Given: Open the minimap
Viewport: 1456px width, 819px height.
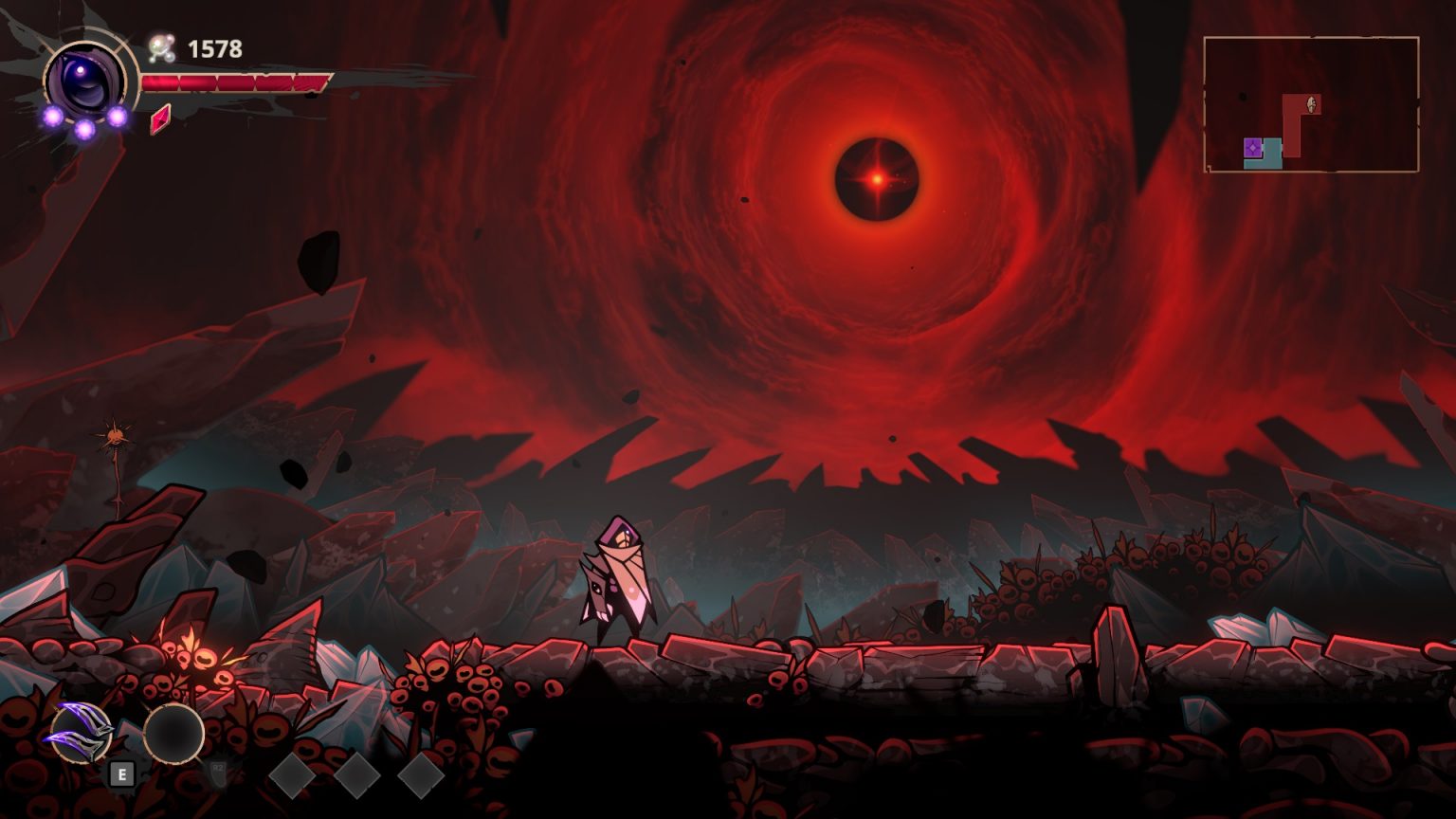Looking at the screenshot, I should pyautogui.click(x=1311, y=104).
